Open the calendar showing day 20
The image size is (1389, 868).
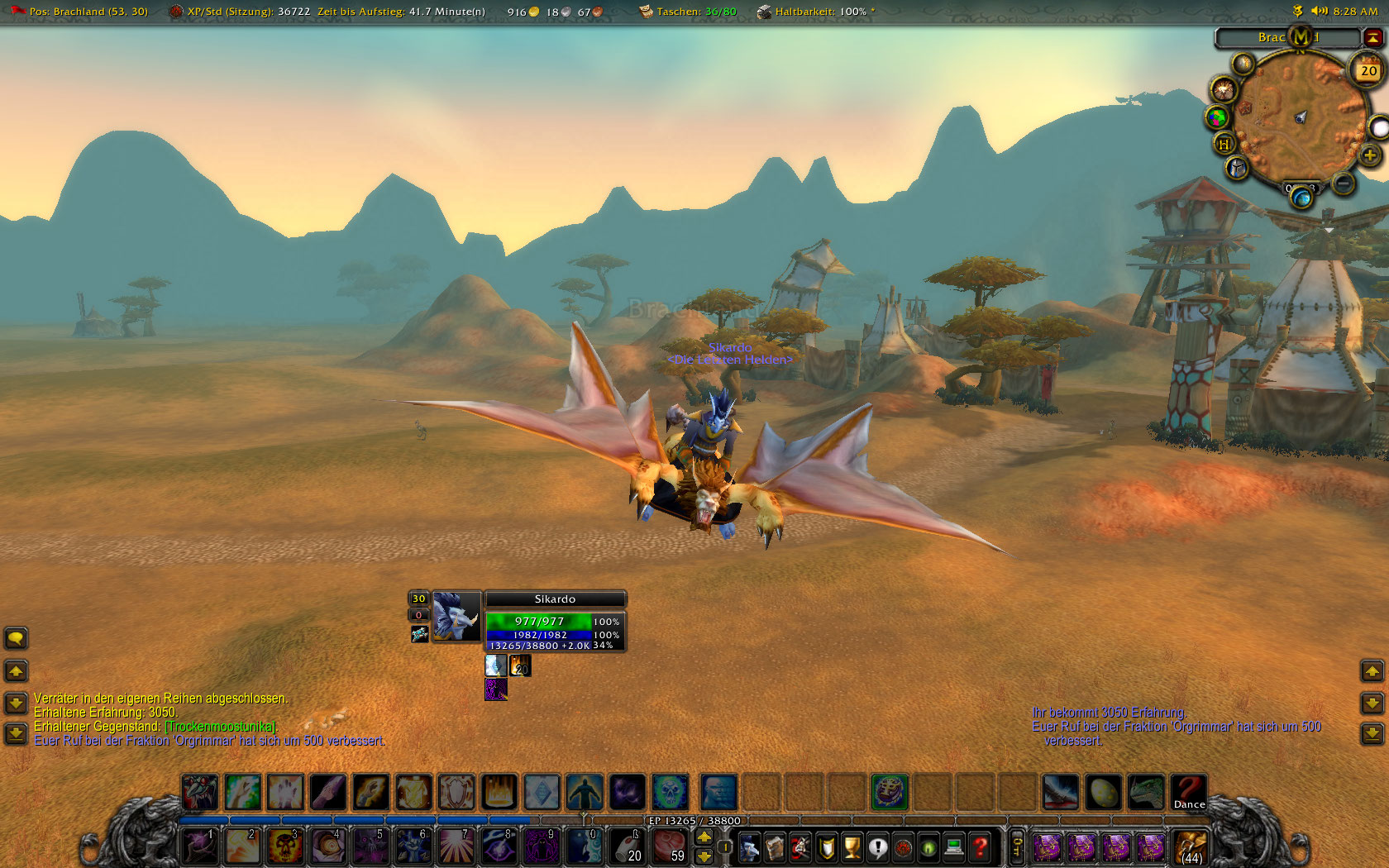click(1368, 71)
